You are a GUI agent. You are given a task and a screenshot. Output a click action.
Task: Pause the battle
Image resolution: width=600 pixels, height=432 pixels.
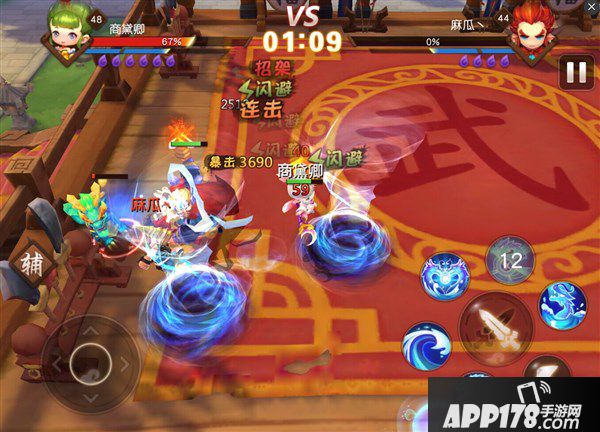pyautogui.click(x=575, y=71)
